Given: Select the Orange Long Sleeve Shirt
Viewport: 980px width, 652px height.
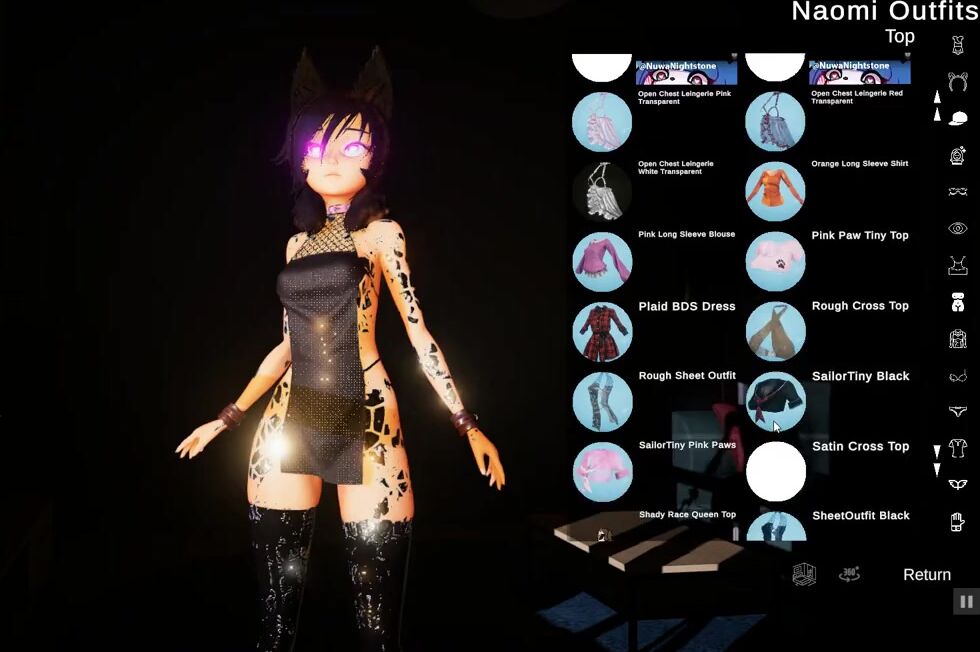Looking at the screenshot, I should click(x=775, y=191).
